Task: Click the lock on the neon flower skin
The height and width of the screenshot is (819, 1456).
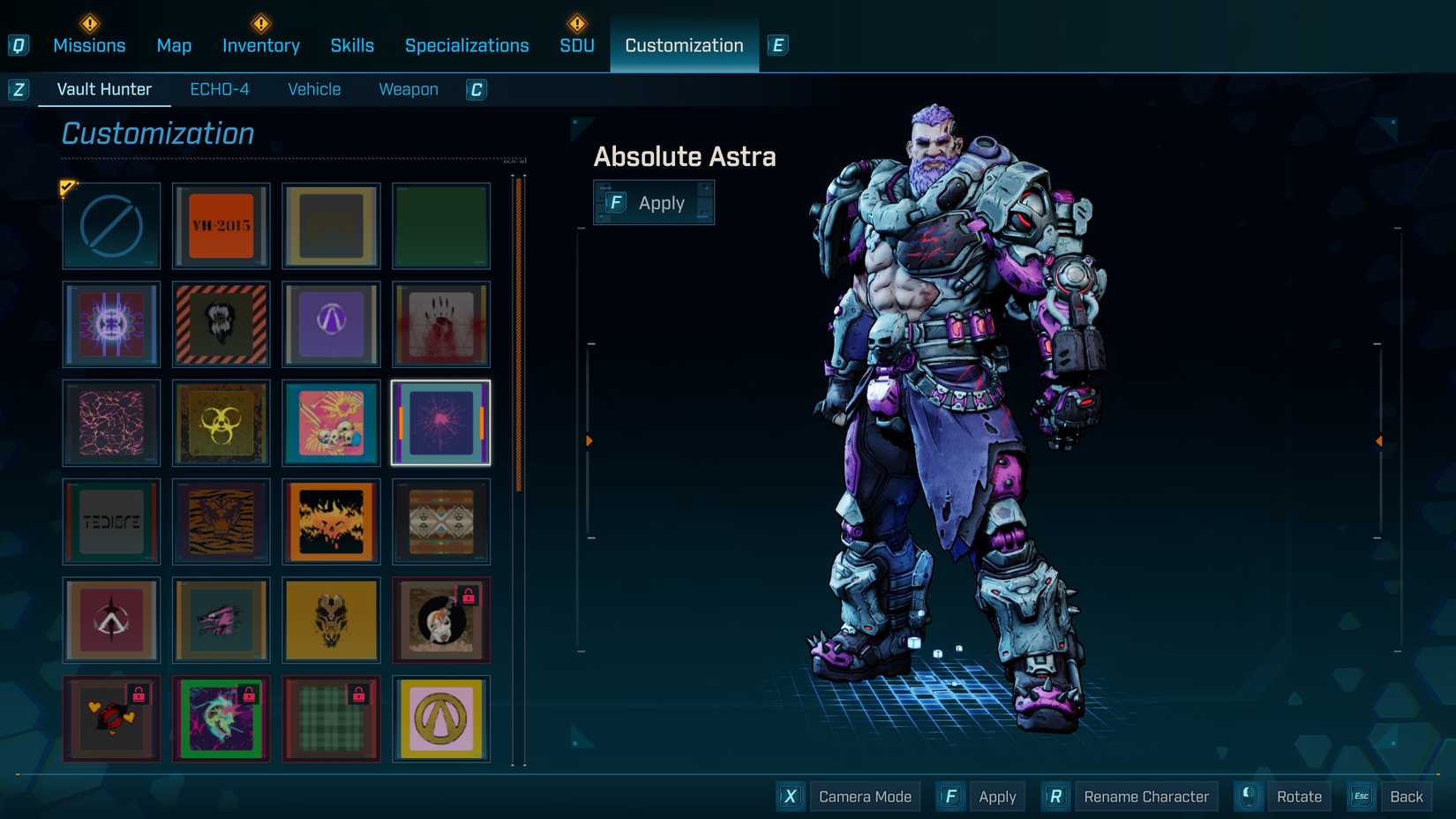Action: (250, 691)
